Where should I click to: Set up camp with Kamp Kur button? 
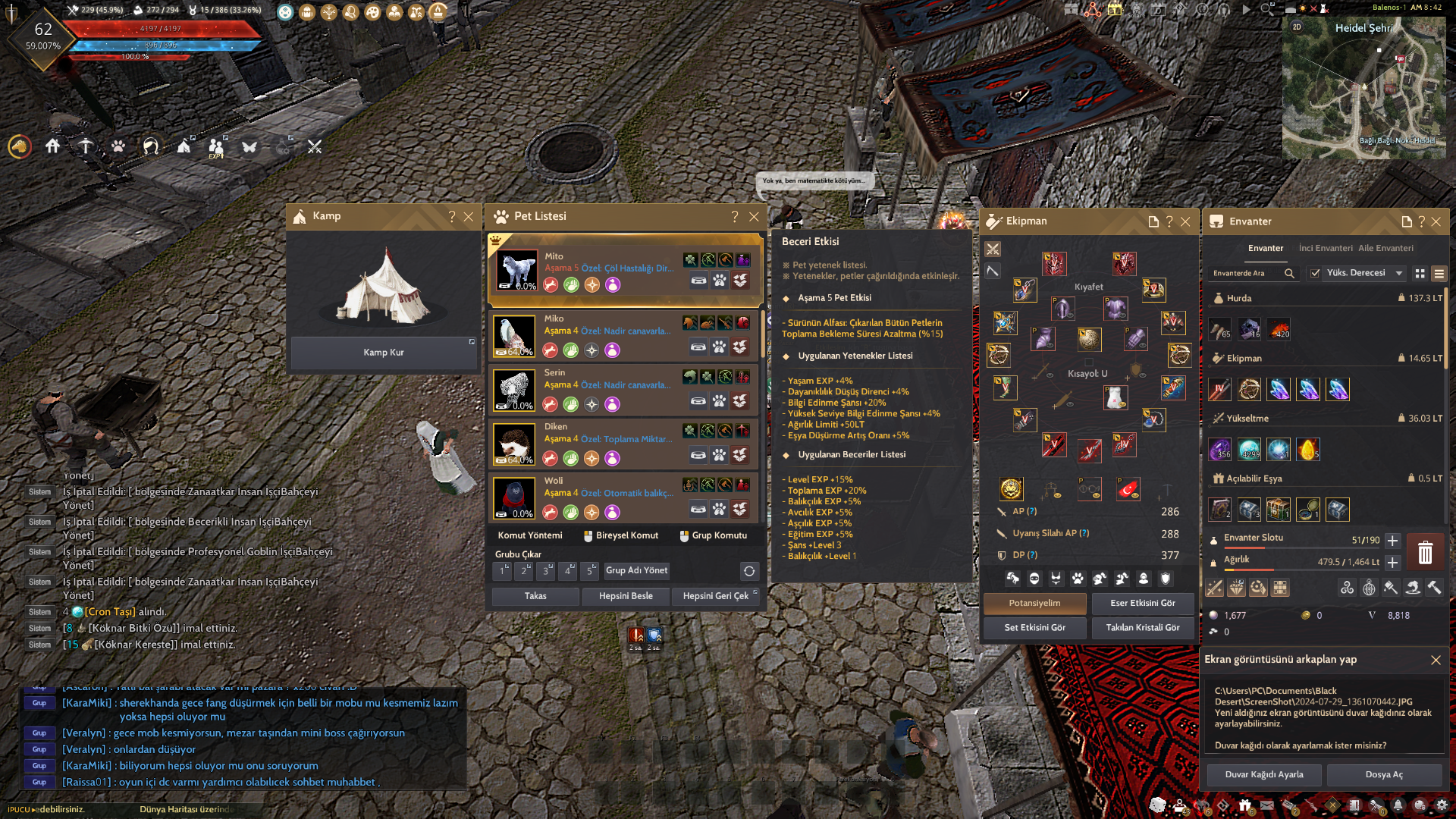tap(384, 353)
